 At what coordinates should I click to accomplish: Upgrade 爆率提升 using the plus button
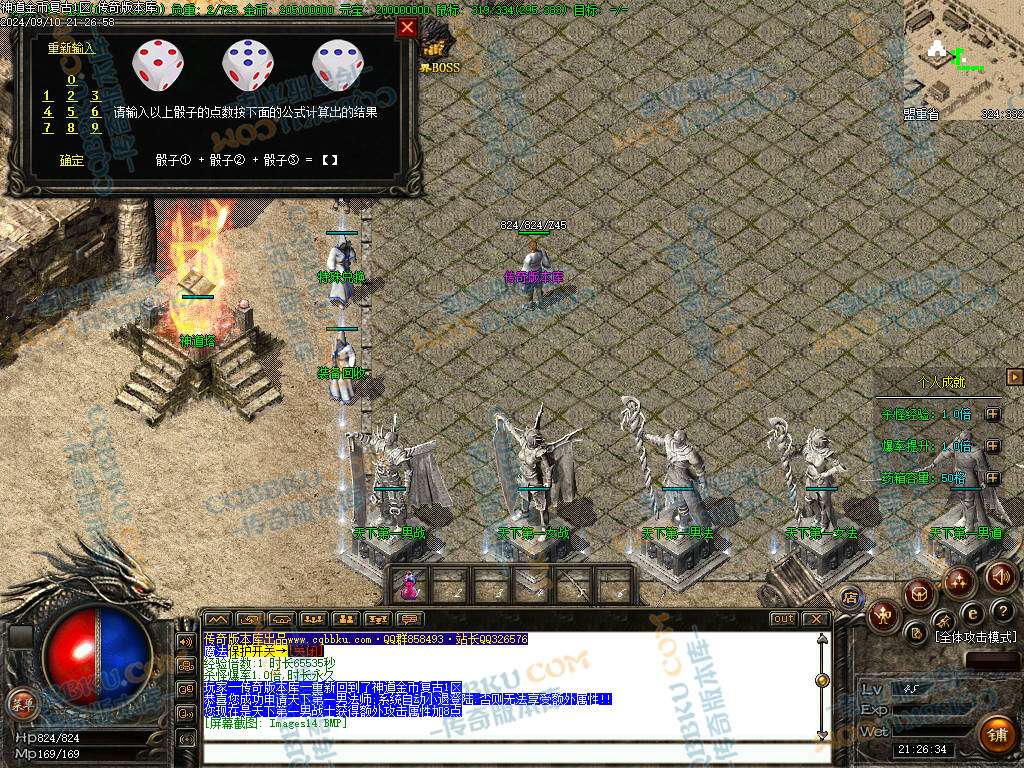(992, 446)
